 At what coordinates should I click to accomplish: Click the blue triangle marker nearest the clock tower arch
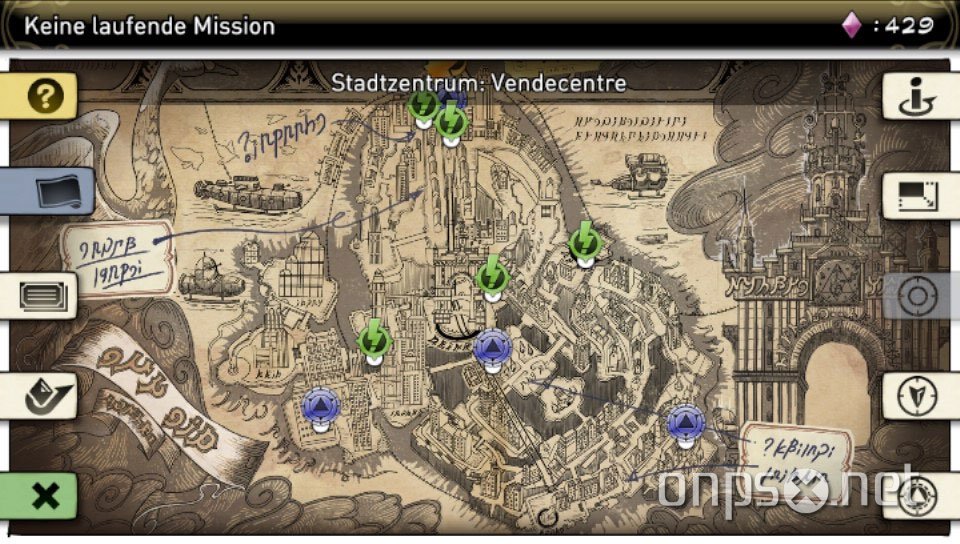[686, 424]
